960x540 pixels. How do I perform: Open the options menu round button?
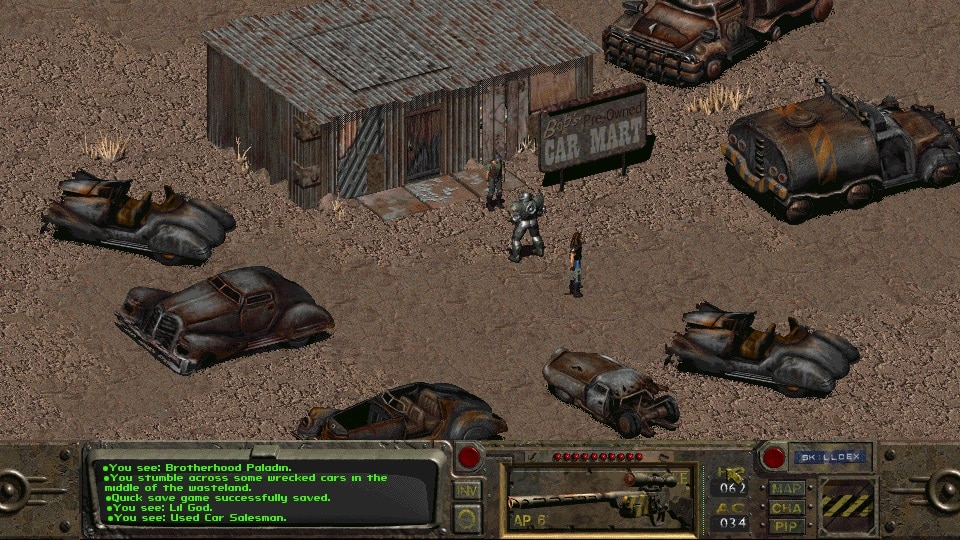tap(468, 517)
